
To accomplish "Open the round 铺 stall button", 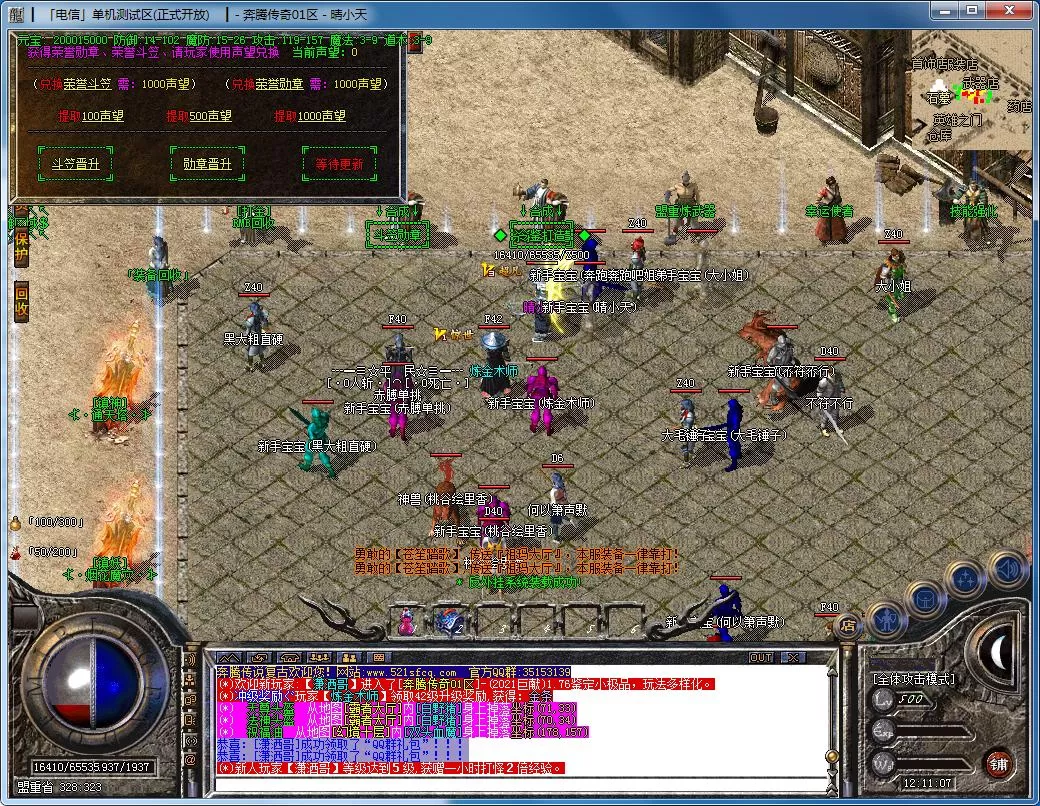I will pyautogui.click(x=997, y=764).
